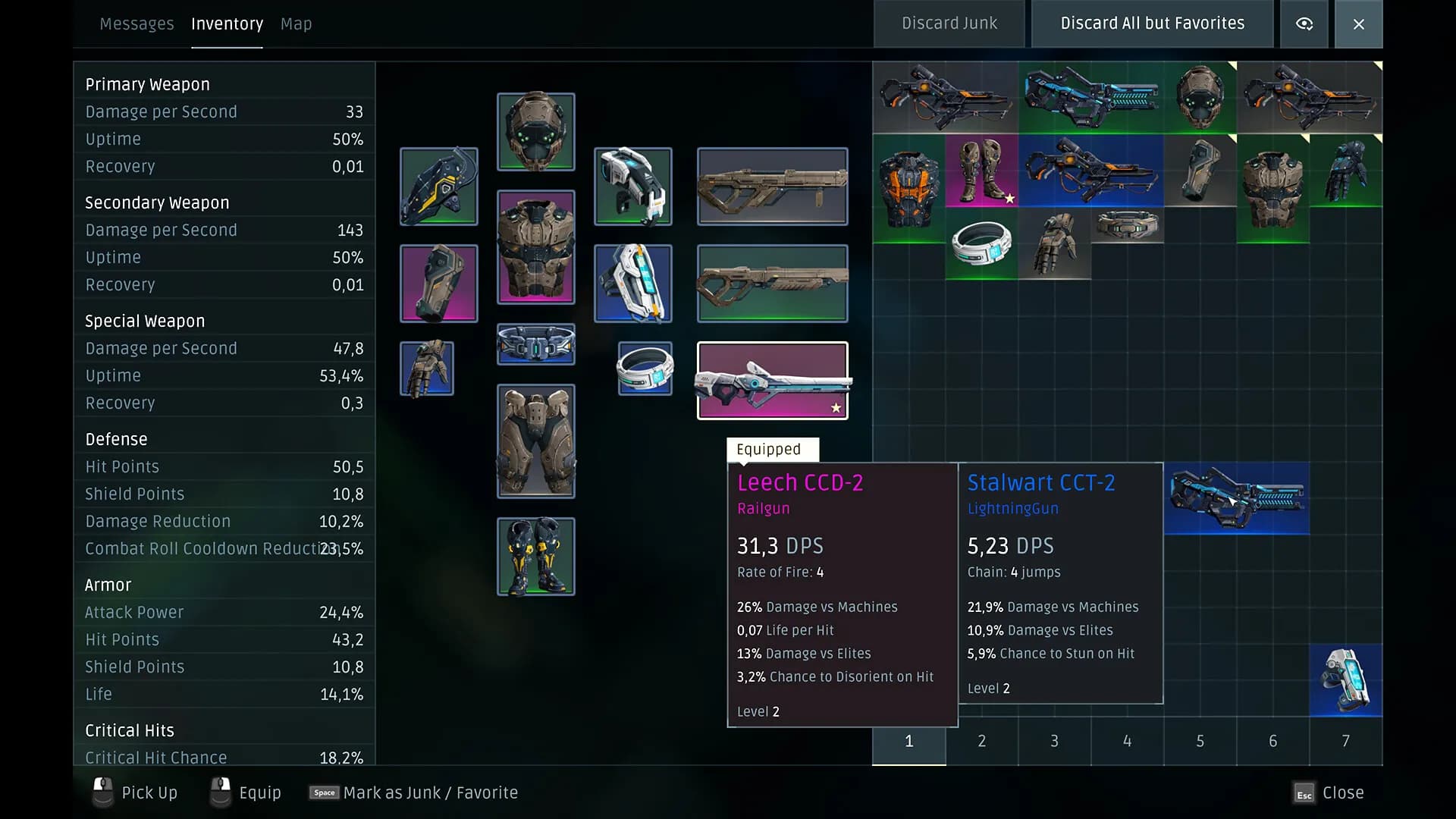Click the Close button at bottom right
This screenshot has width=1456, height=819.
point(1329,793)
